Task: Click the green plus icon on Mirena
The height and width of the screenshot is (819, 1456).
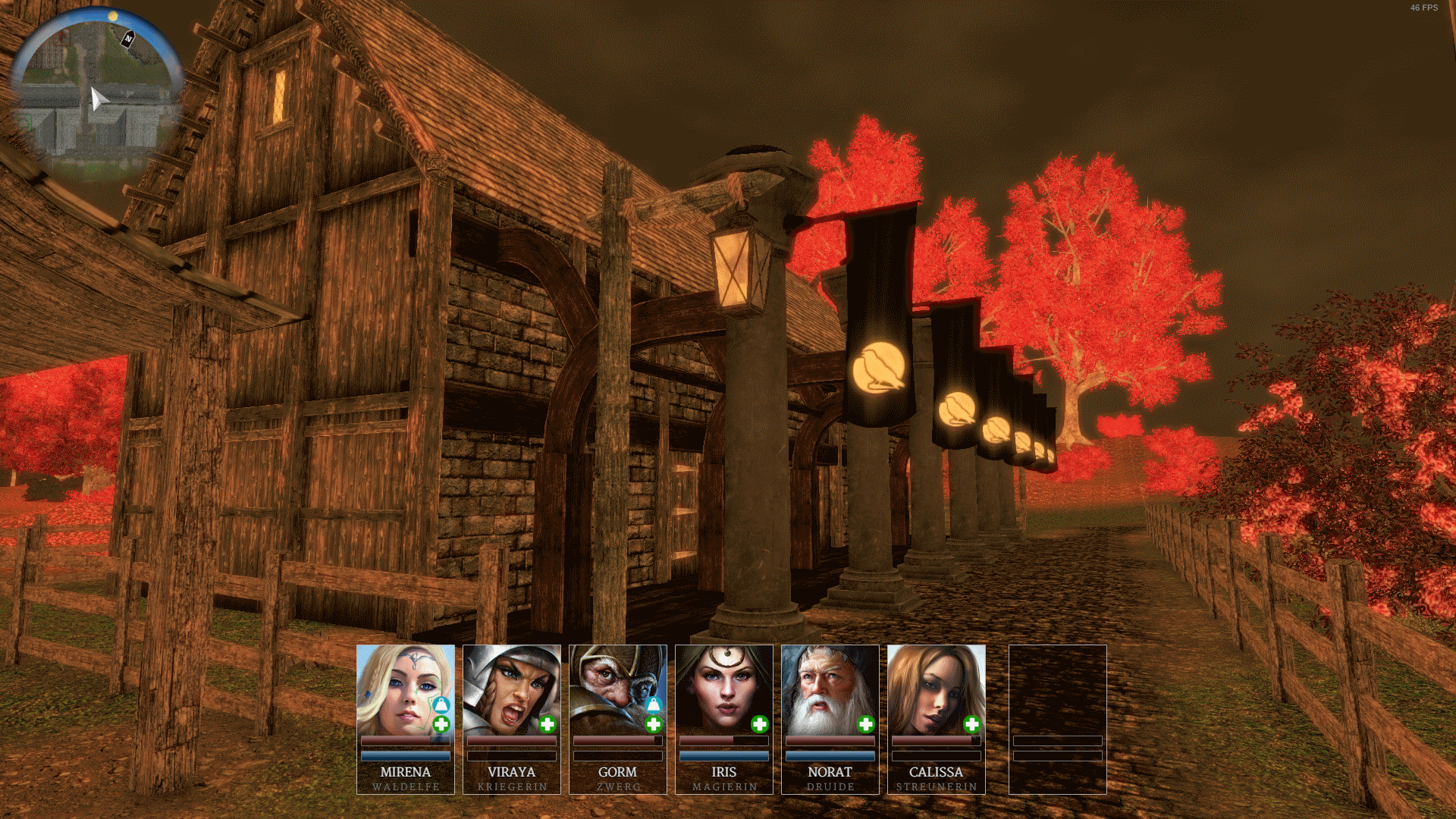Action: [x=441, y=724]
